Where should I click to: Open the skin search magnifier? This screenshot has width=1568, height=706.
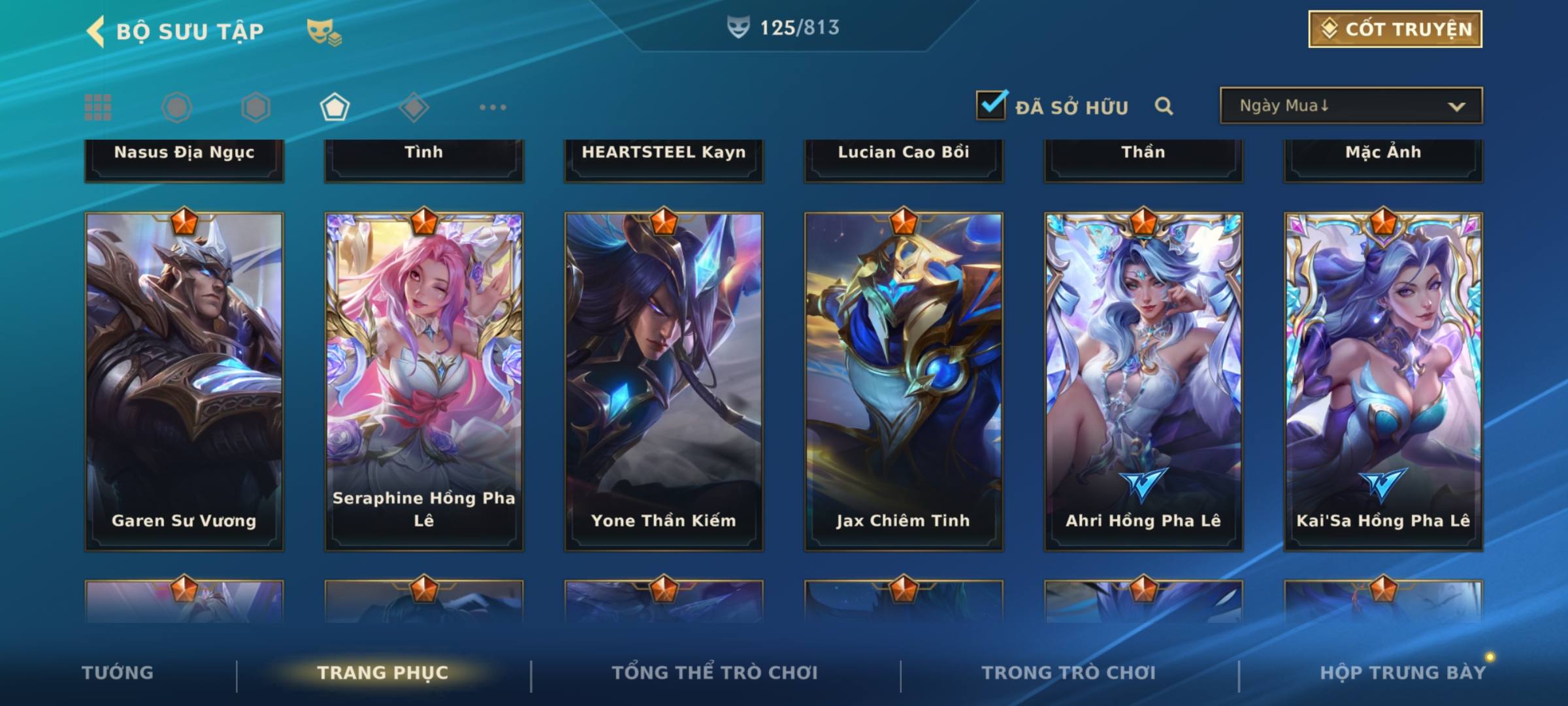click(x=1164, y=106)
